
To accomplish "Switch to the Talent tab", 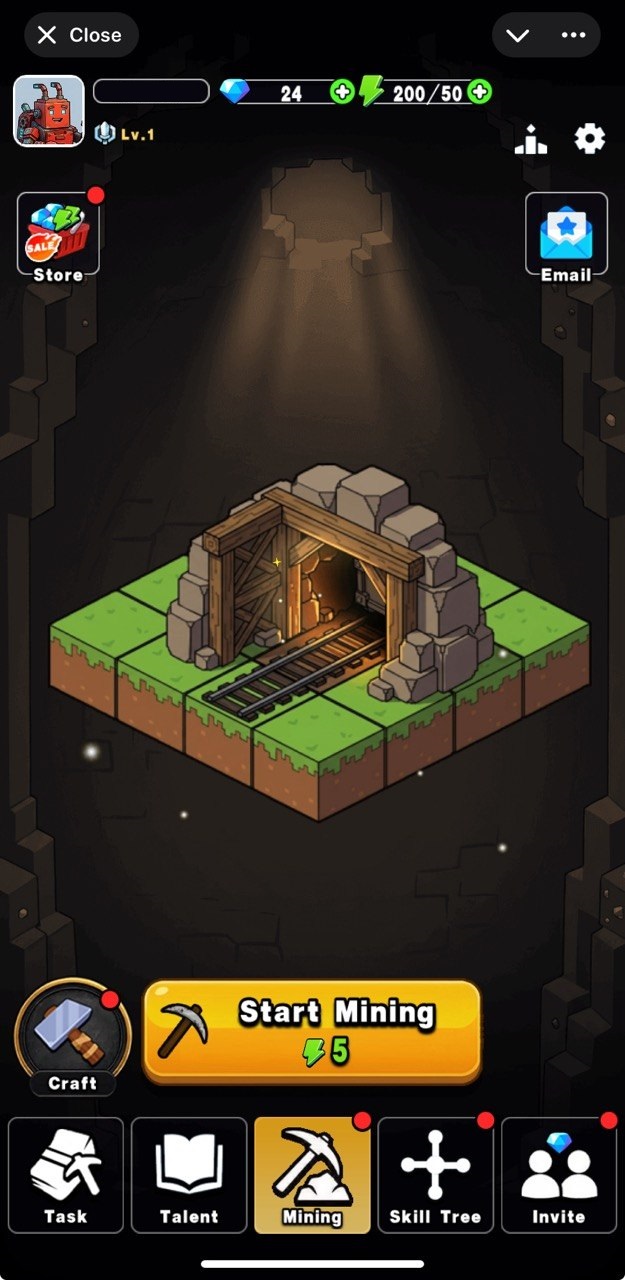I will 189,1175.
